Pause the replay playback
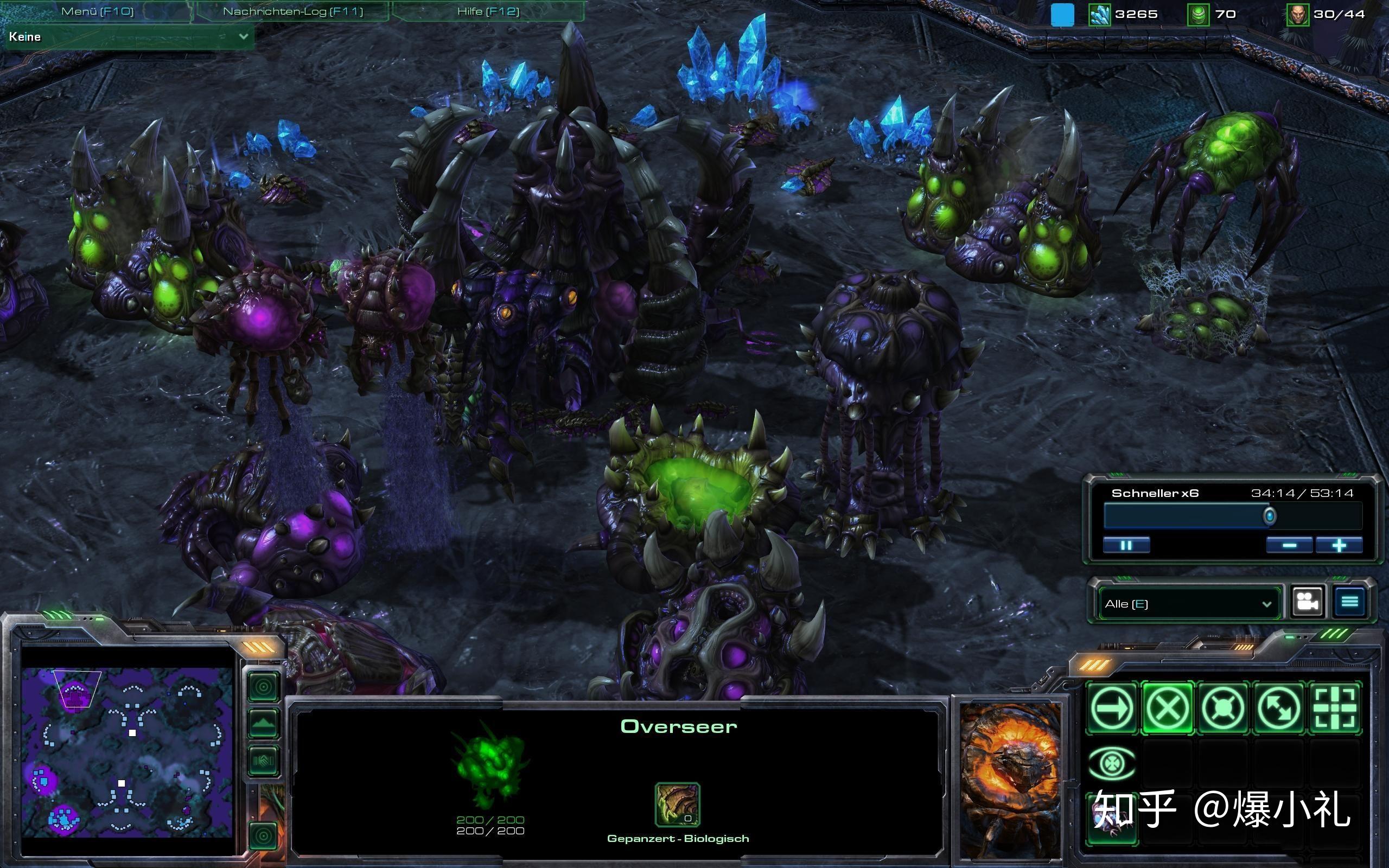 [x=1126, y=545]
